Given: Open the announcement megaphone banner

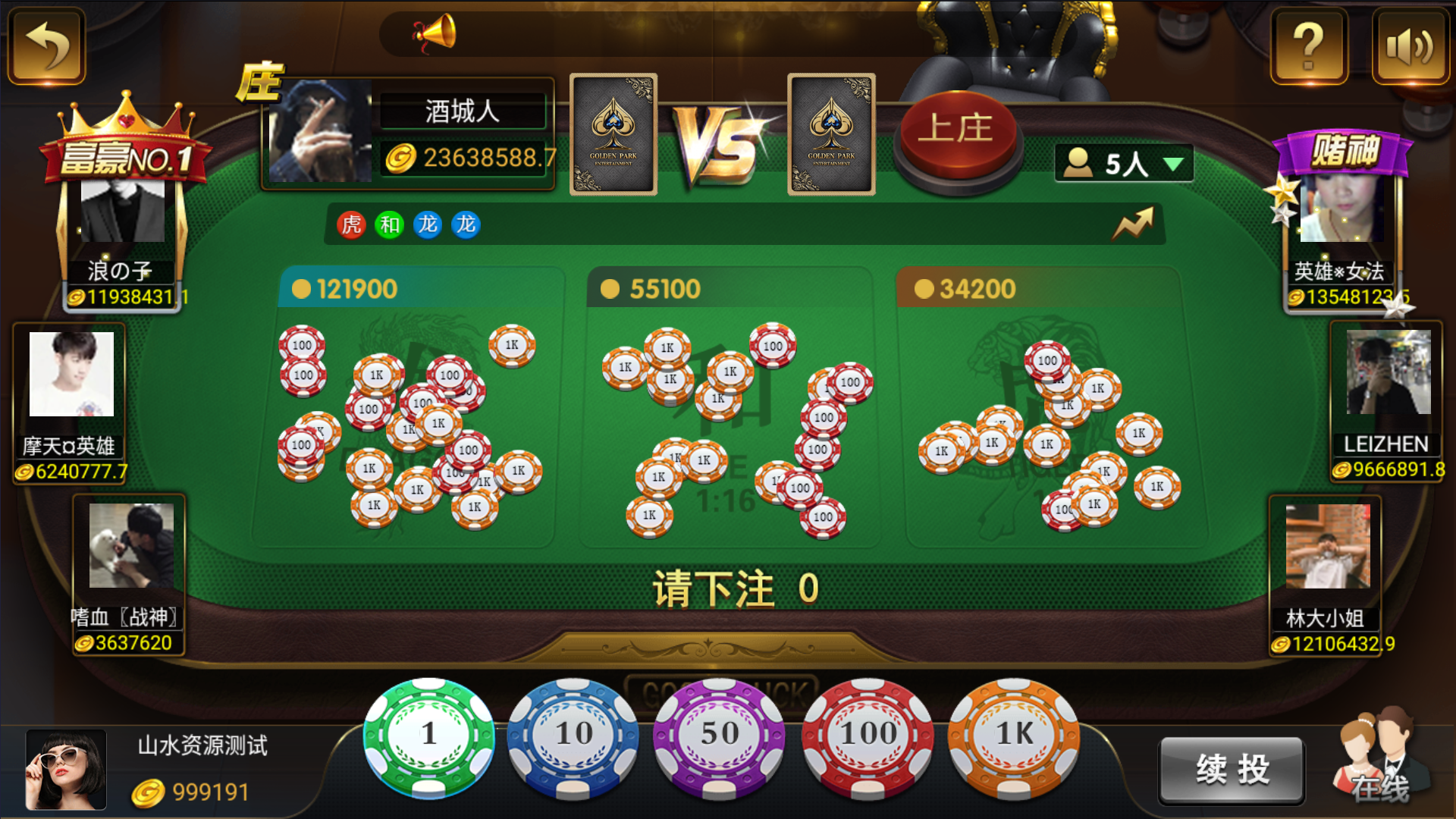Looking at the screenshot, I should pos(432,32).
